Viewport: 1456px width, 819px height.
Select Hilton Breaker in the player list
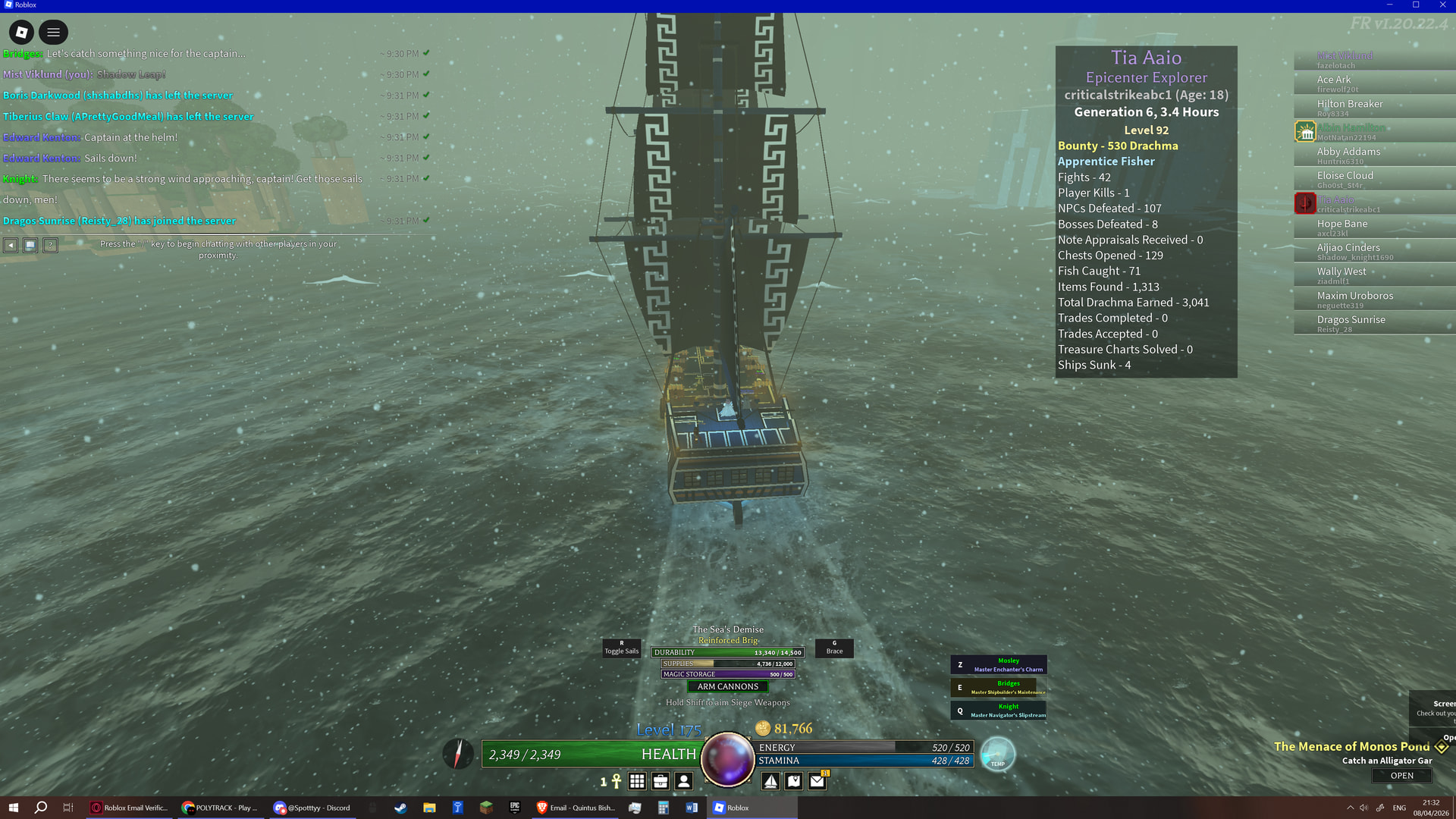[x=1350, y=104]
